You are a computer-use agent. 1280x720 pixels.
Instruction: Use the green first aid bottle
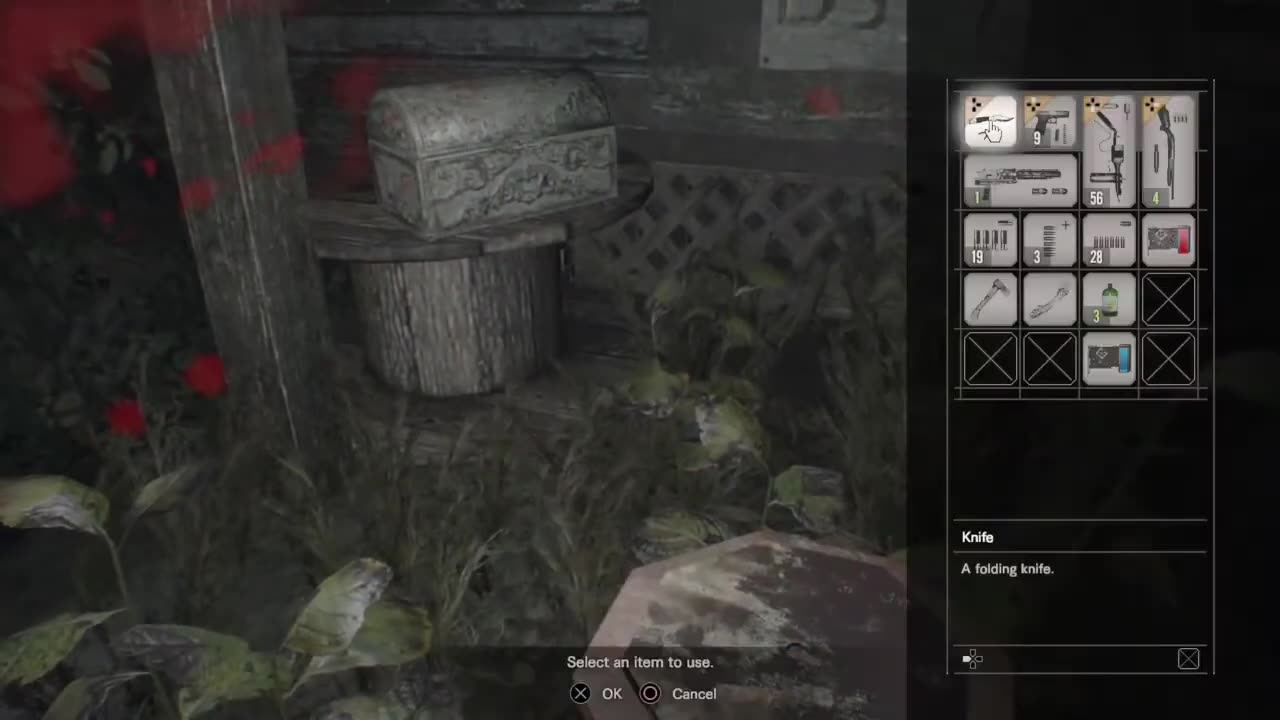coord(1108,299)
